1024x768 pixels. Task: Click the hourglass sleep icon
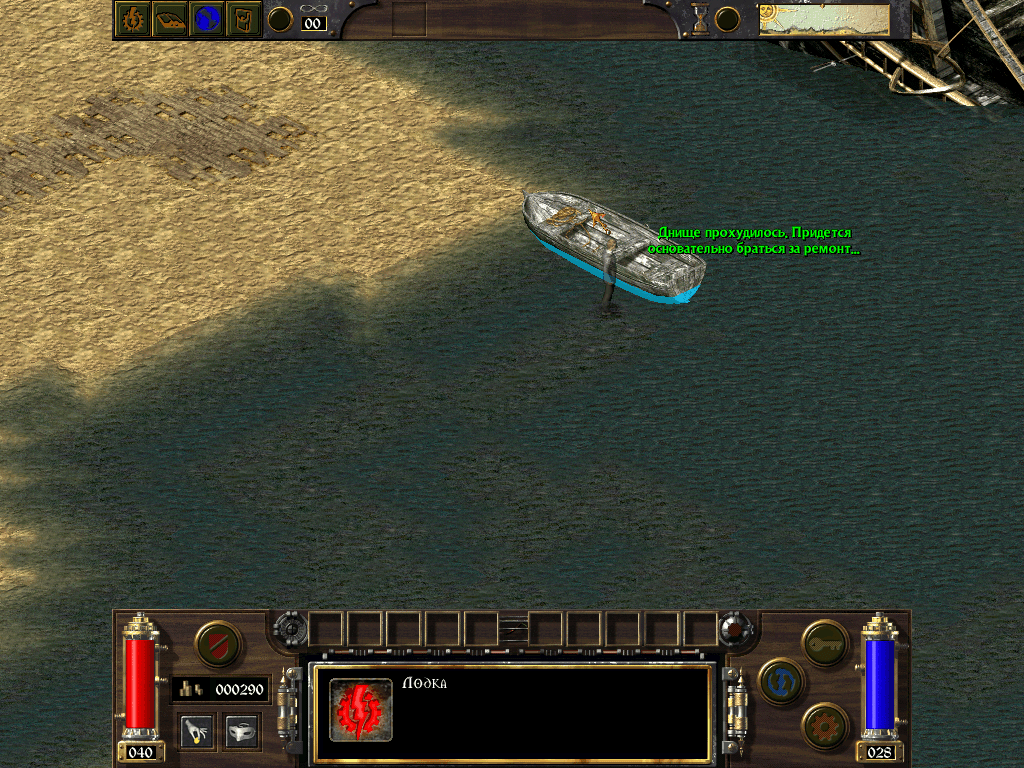click(701, 18)
